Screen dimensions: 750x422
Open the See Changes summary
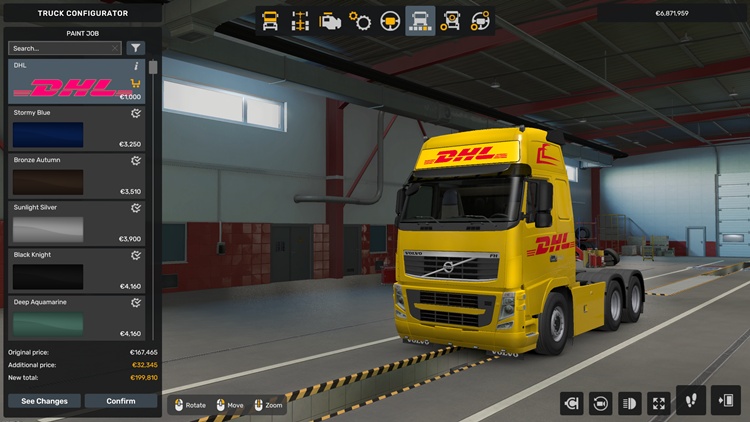[44, 401]
